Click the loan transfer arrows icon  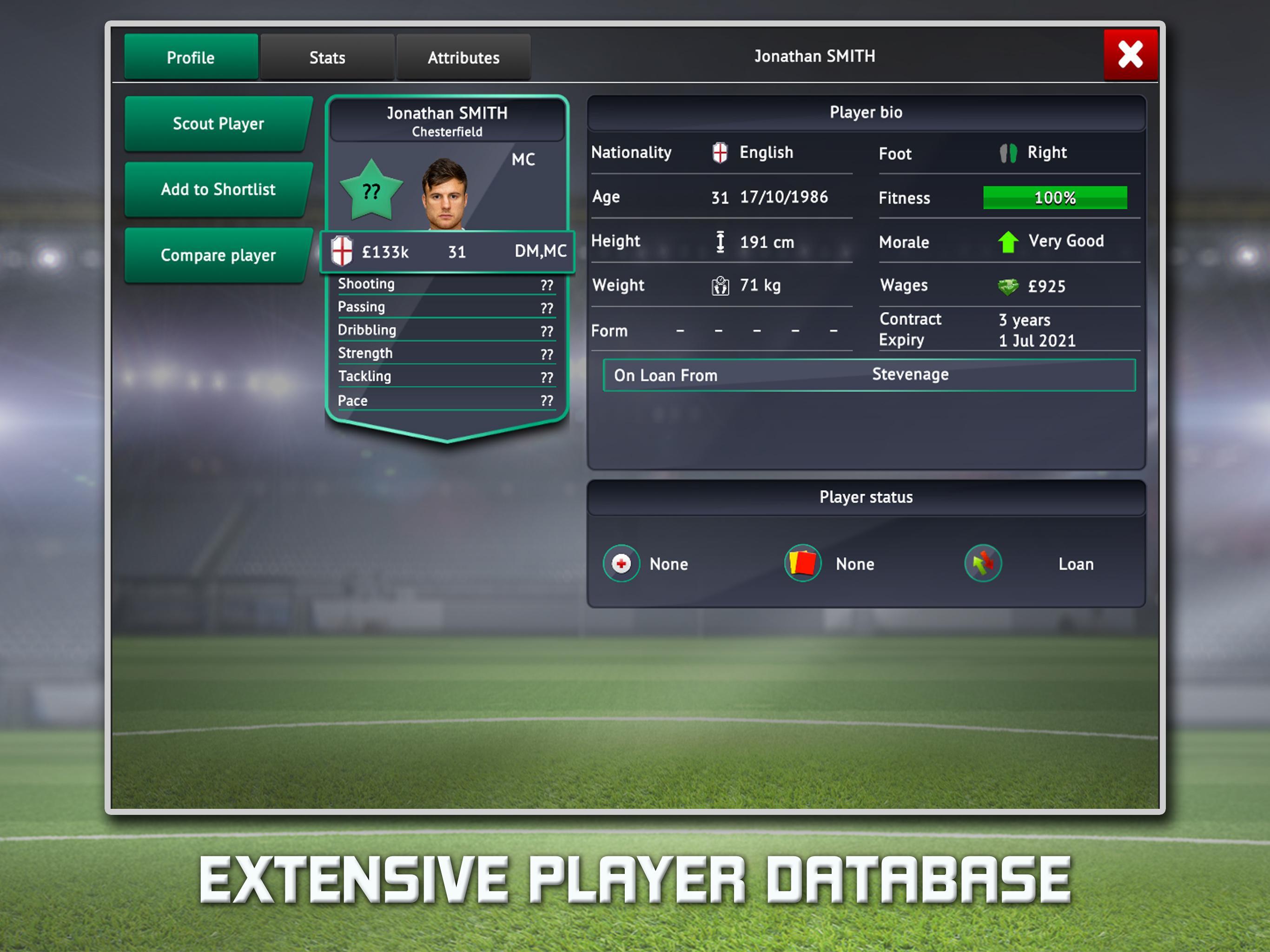click(x=983, y=563)
